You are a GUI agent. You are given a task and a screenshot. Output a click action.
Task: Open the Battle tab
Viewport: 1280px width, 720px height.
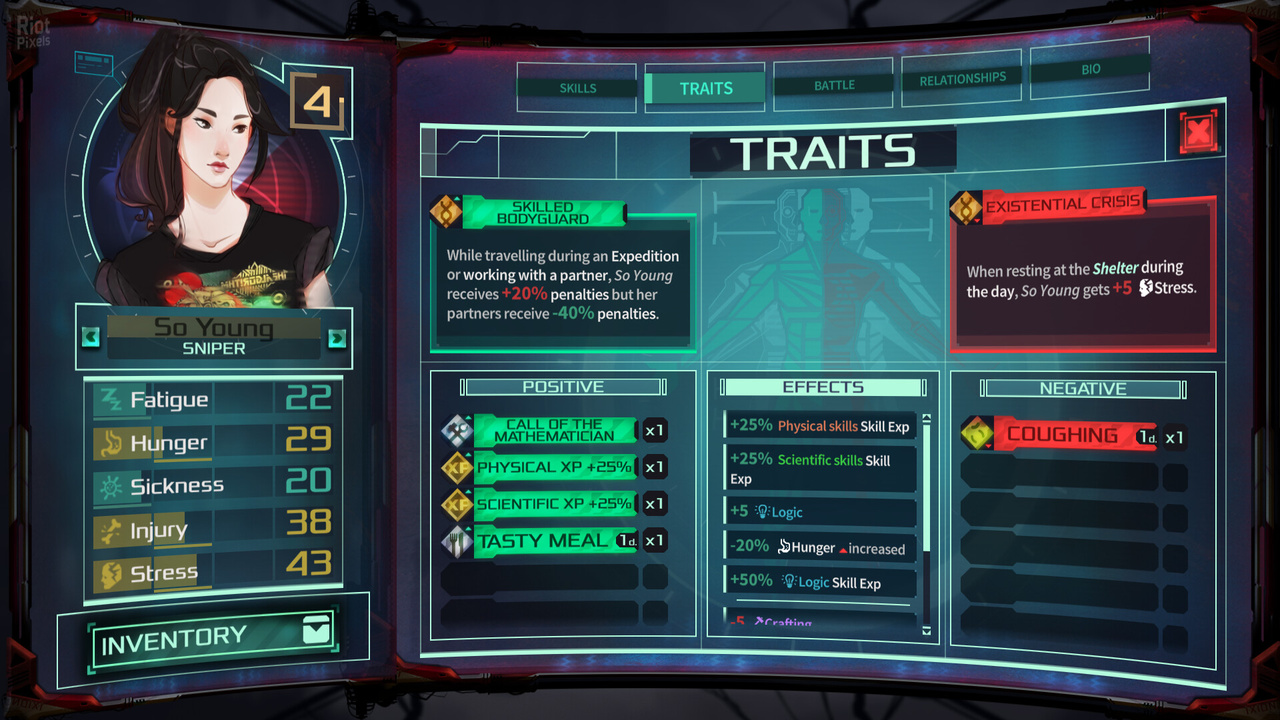[834, 85]
